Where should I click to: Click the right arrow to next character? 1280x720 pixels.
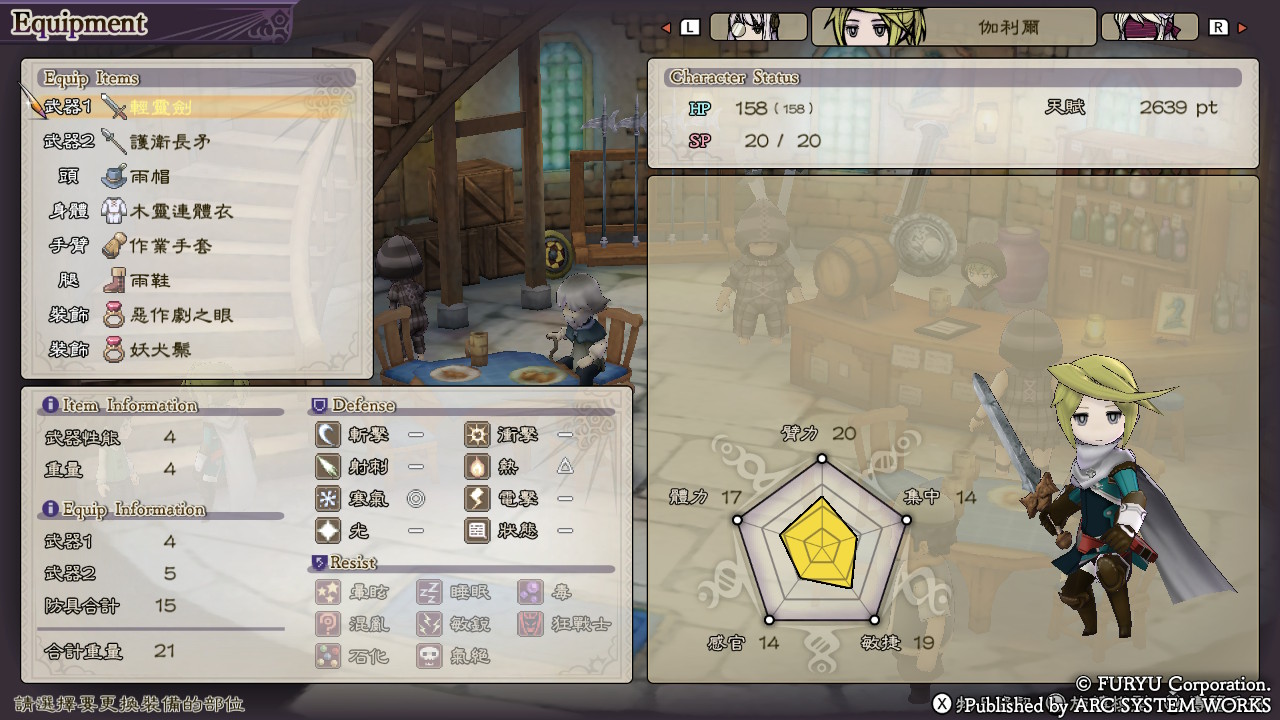tap(1243, 28)
